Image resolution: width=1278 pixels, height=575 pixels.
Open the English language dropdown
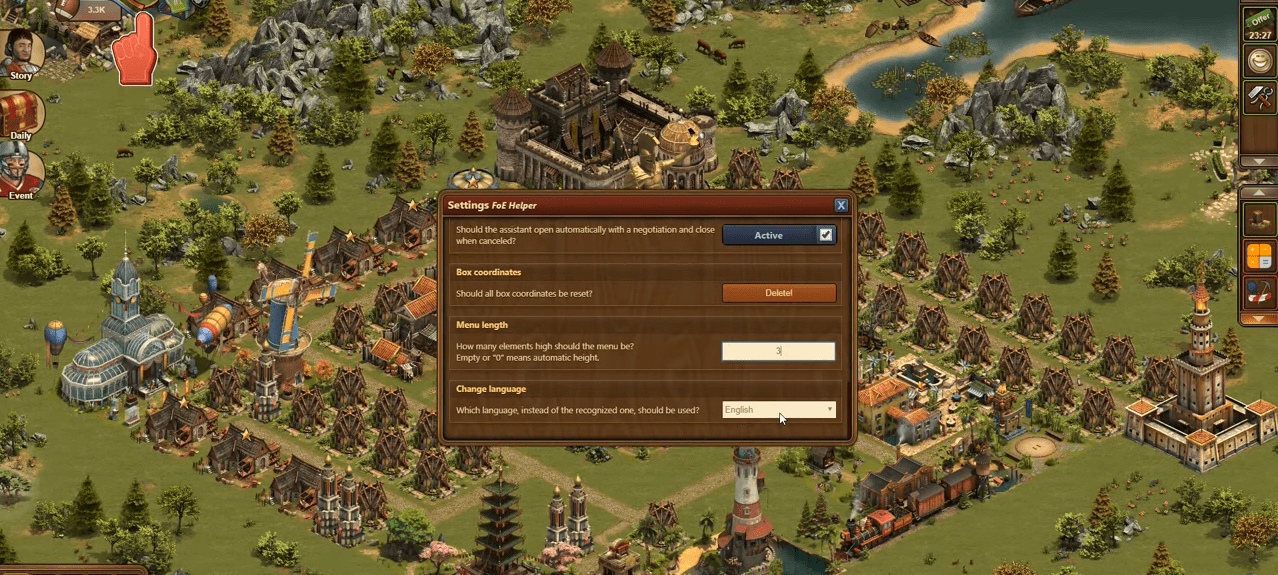(x=779, y=410)
